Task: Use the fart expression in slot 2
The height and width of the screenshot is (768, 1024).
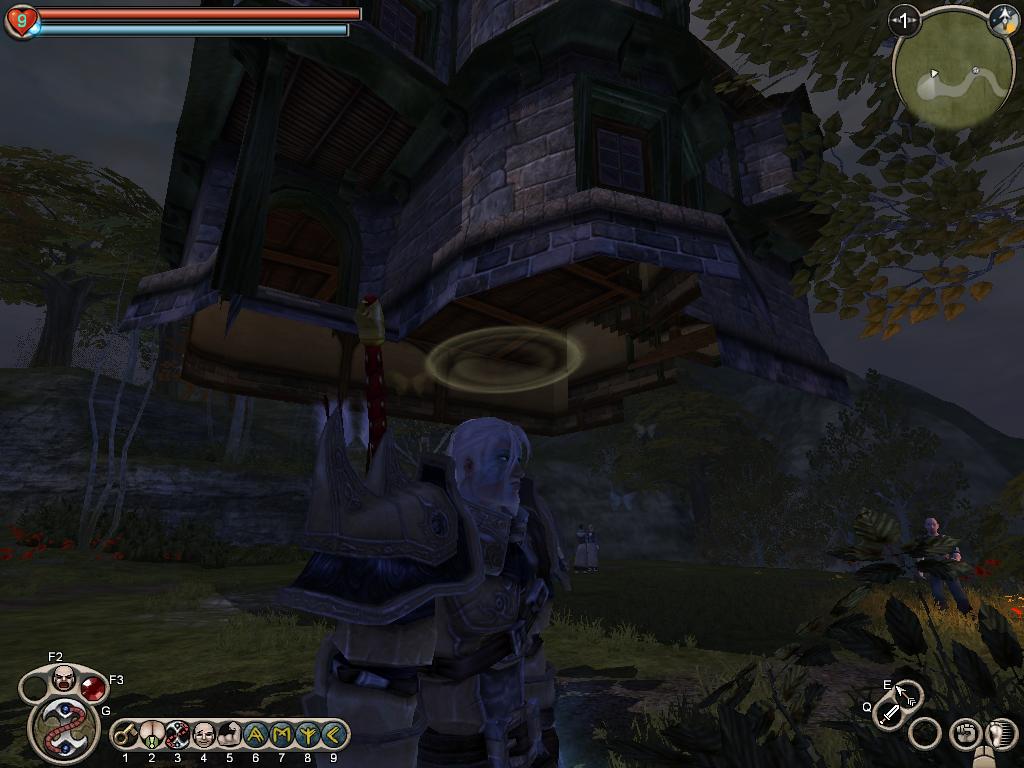Action: [x=152, y=736]
